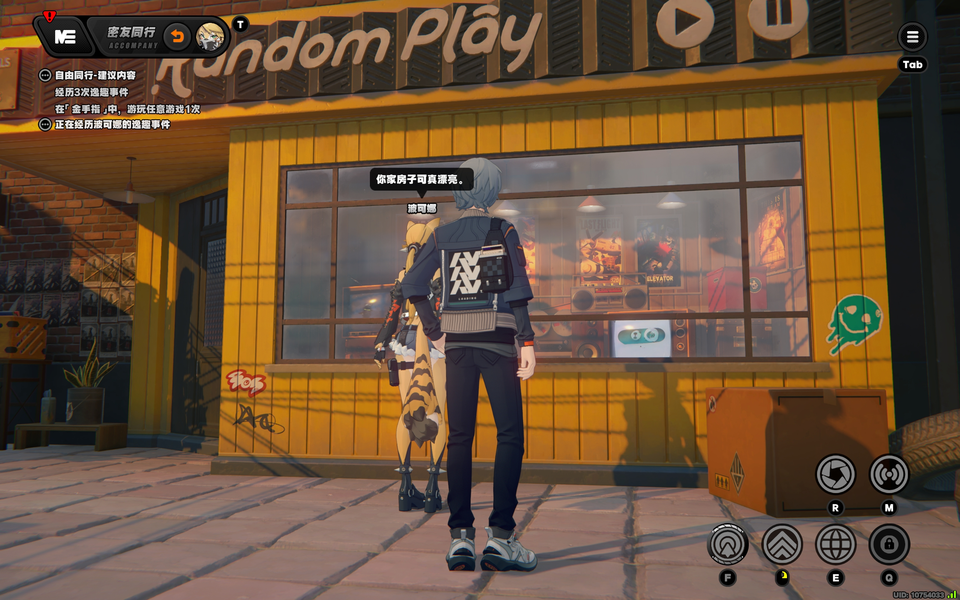
Task: Open the globe icon button
Action: (x=835, y=544)
